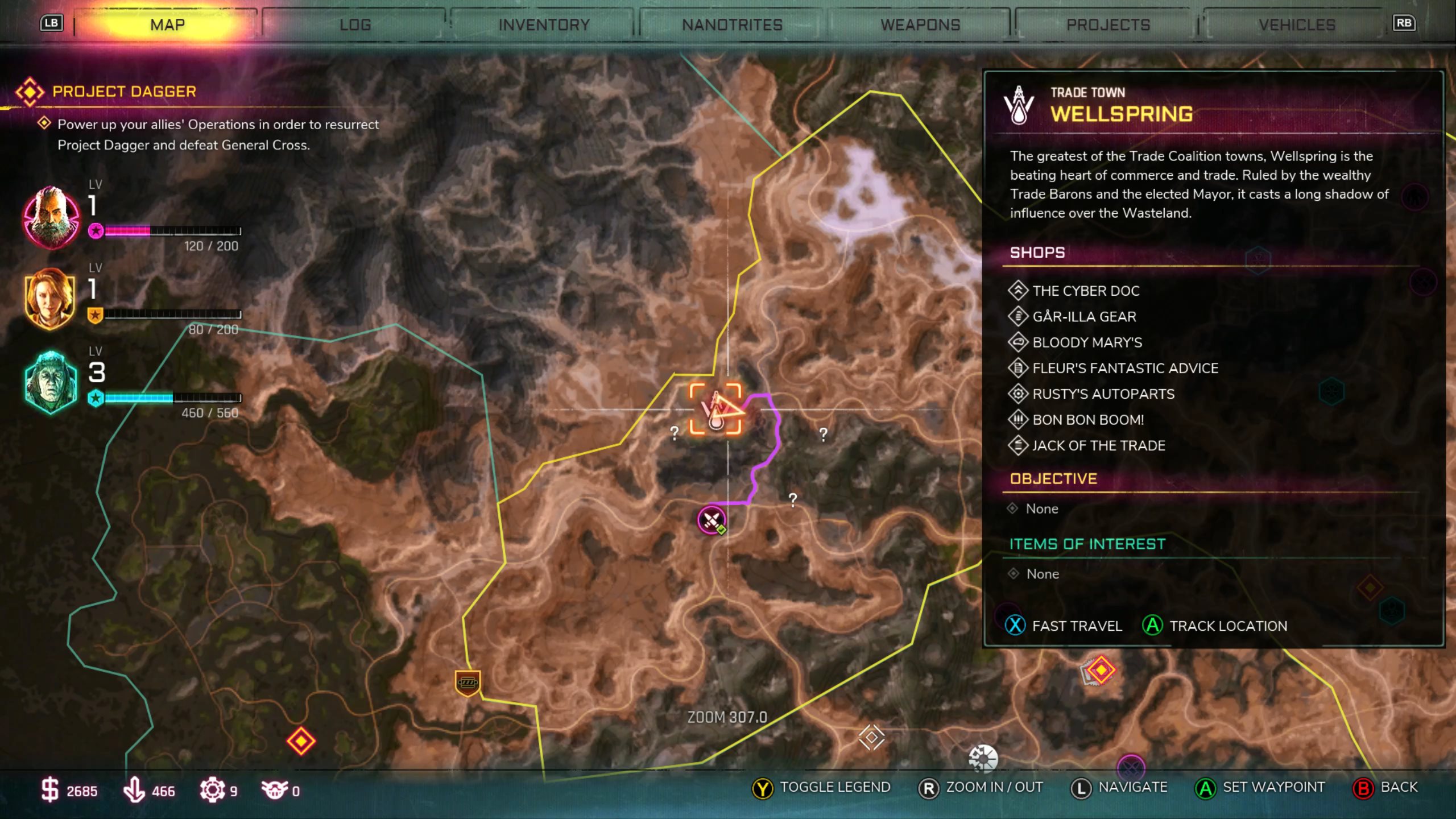Select the Nanotrites tab
The width and height of the screenshot is (1456, 819).
[732, 25]
